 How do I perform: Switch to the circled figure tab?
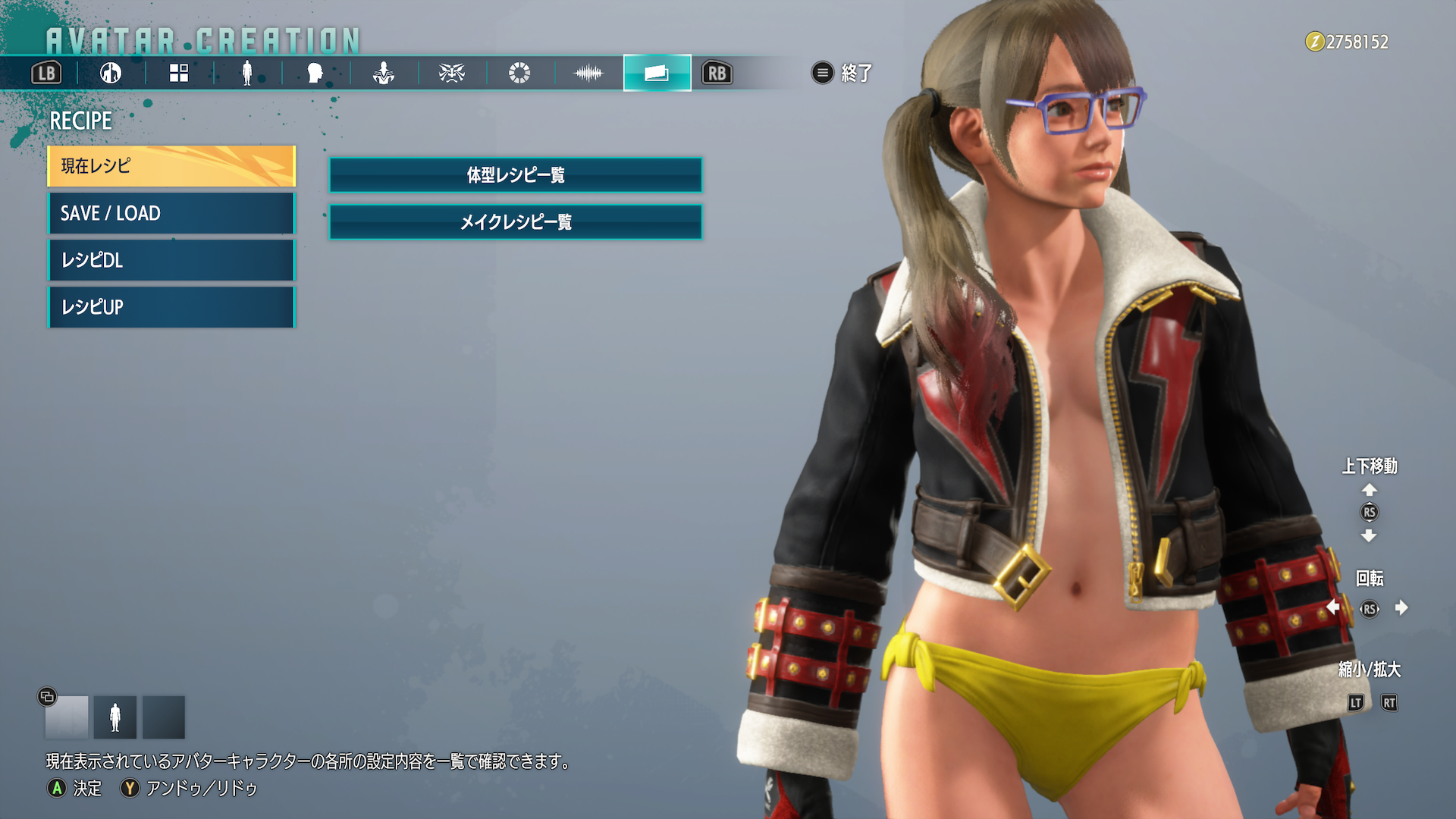pos(111,73)
